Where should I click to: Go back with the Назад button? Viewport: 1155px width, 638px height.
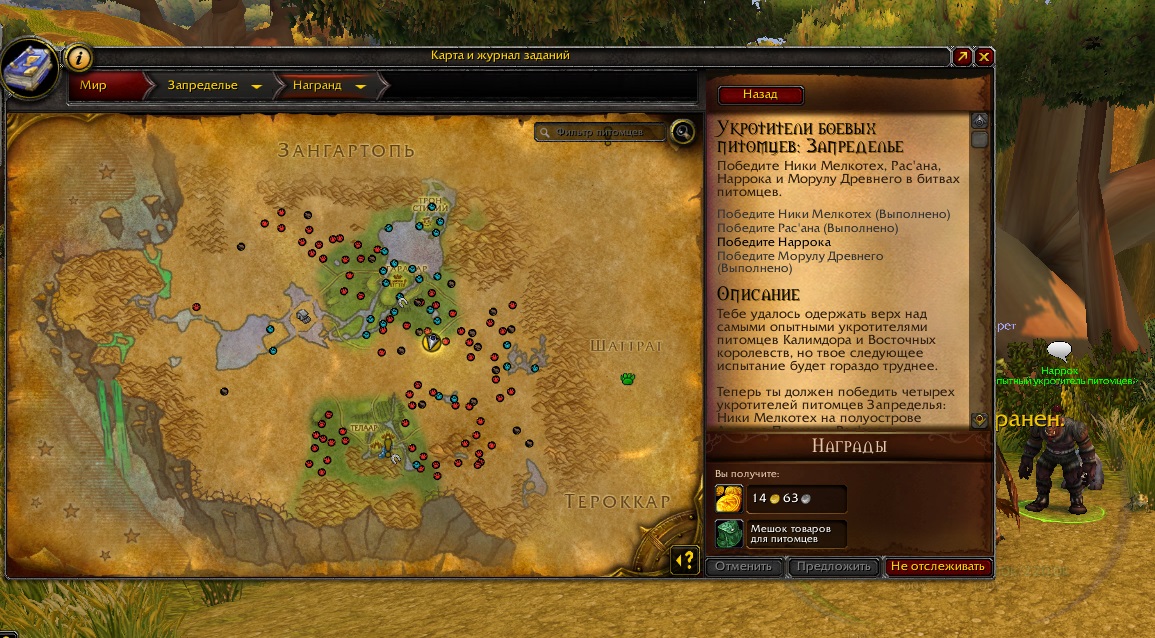click(760, 95)
